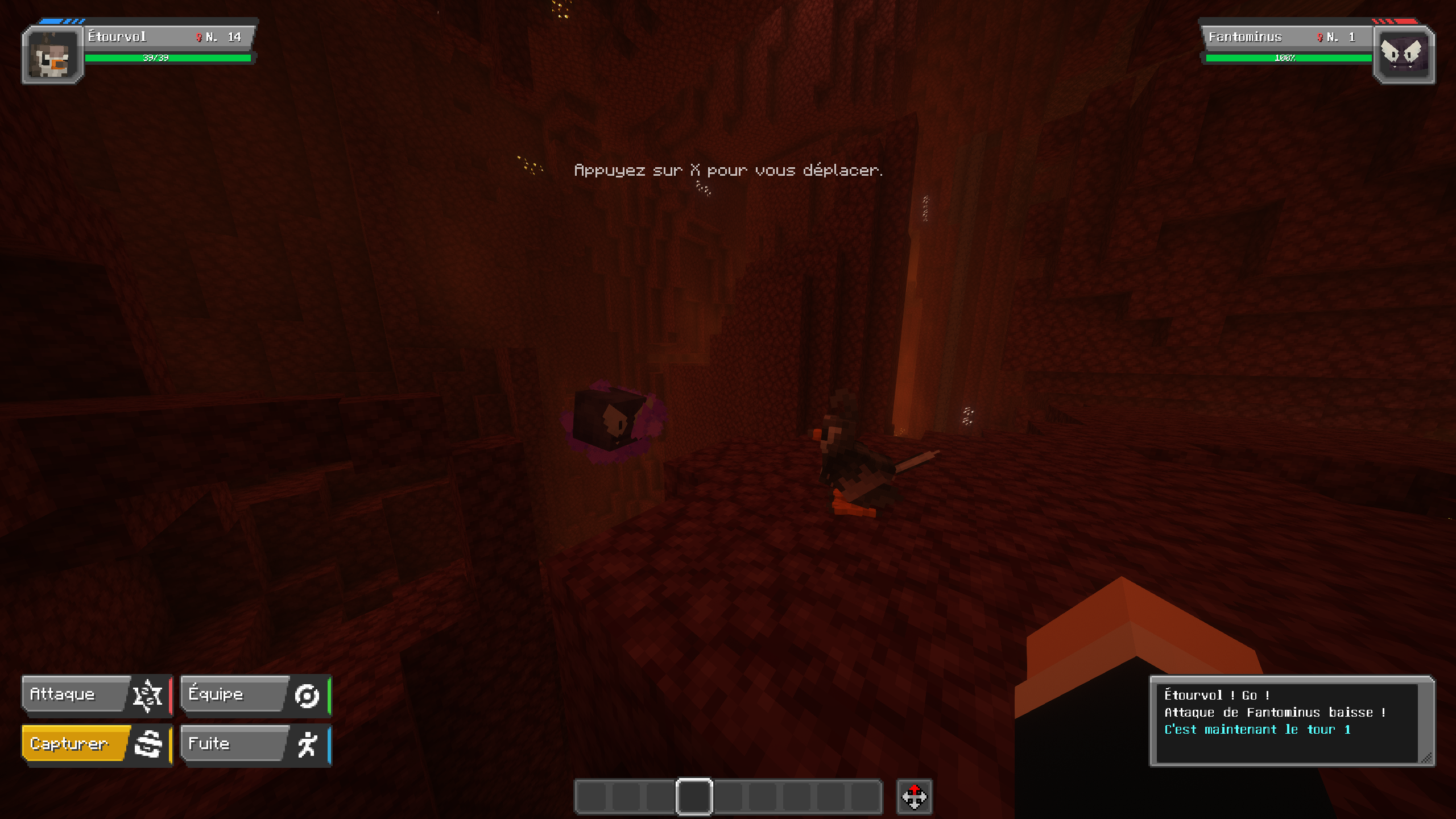
Task: Click Fantominus's portrait panel
Action: pos(1403,56)
